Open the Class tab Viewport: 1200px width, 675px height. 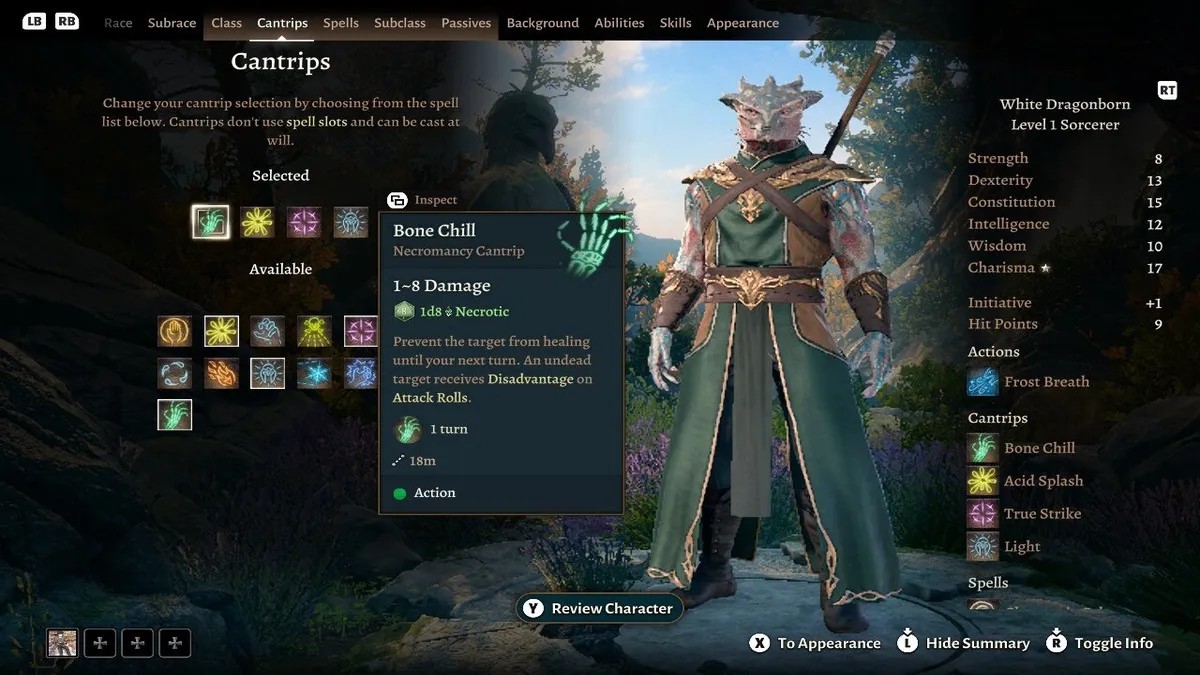coord(227,23)
